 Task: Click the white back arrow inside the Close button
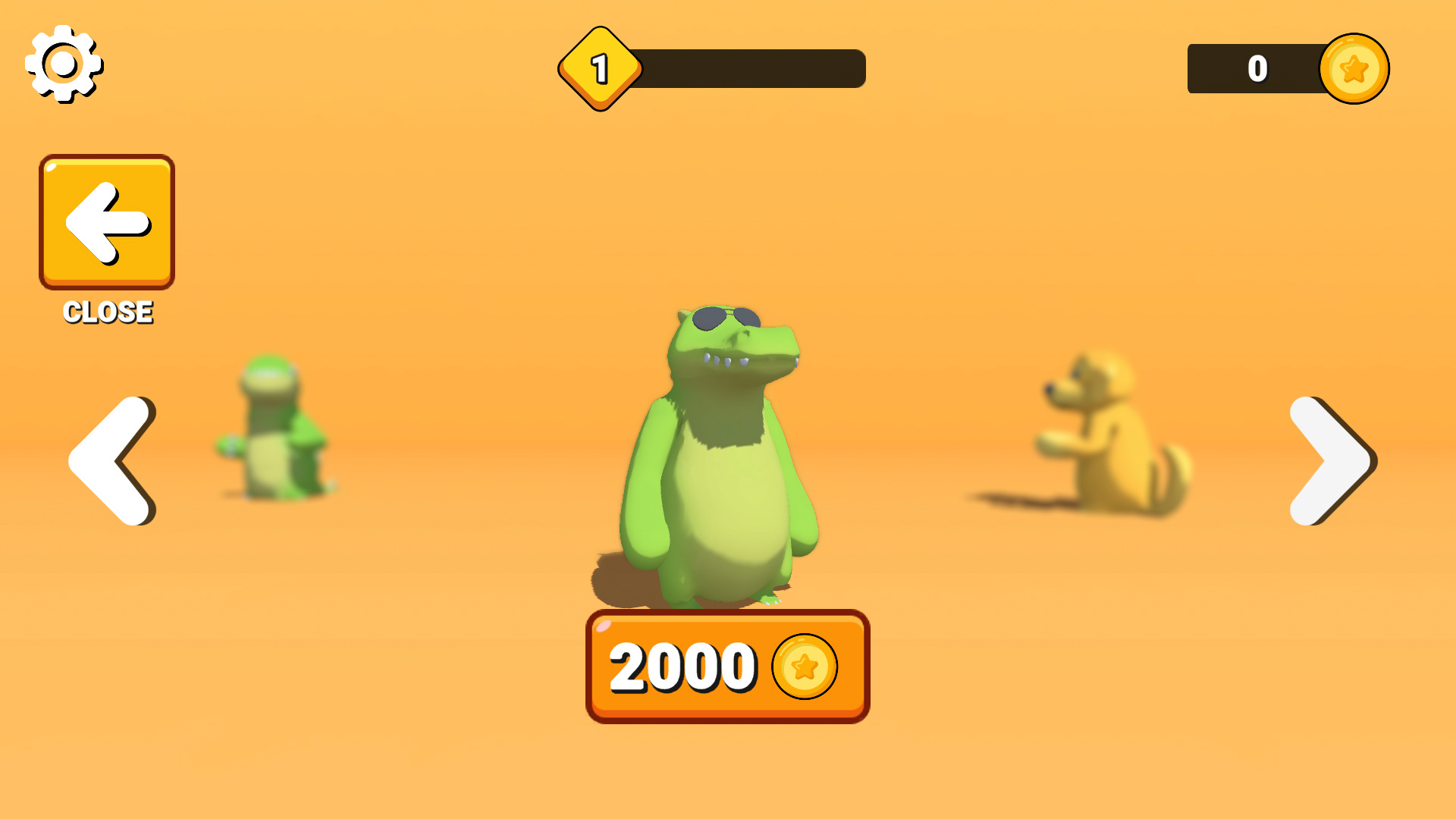point(105,221)
